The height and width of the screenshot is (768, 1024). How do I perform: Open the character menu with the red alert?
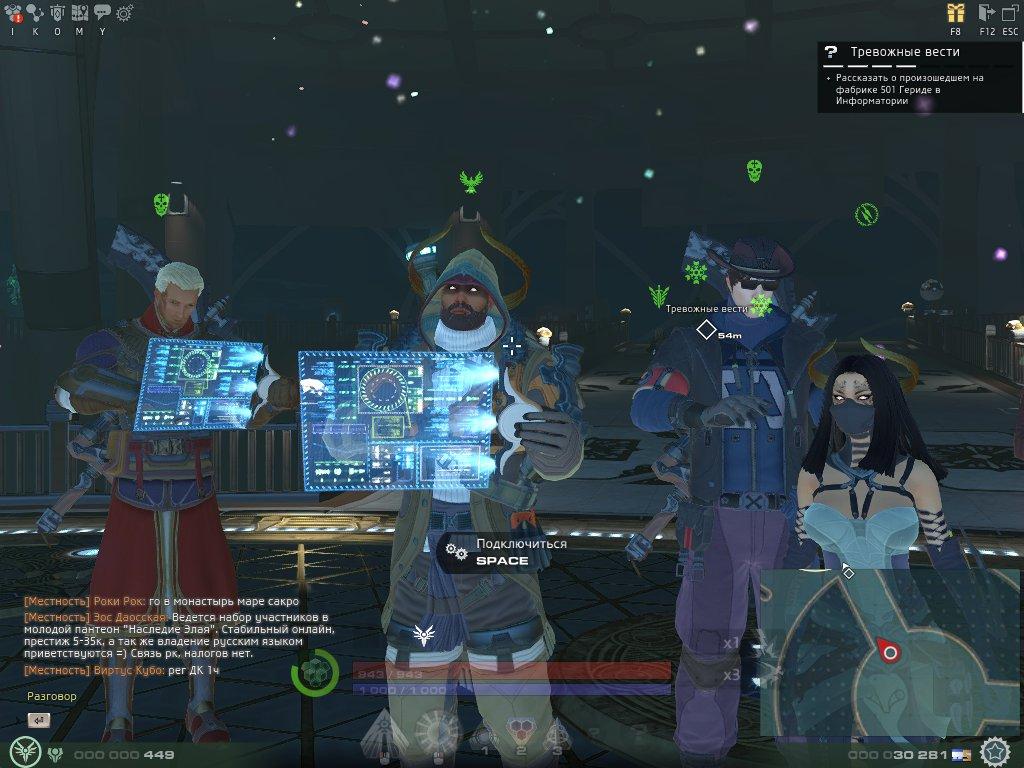[x=14, y=13]
